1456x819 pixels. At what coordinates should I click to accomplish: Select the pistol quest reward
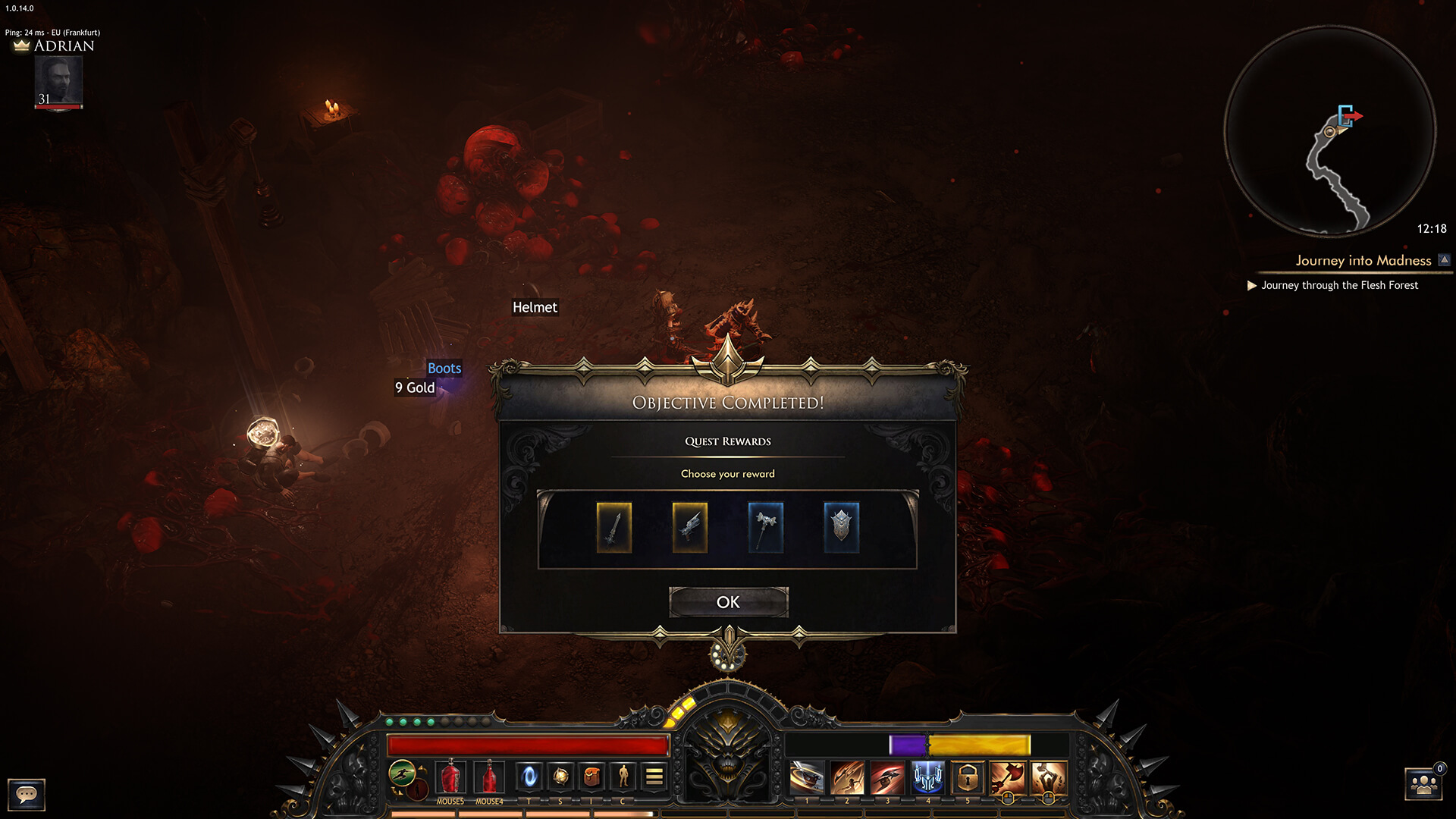tap(689, 527)
